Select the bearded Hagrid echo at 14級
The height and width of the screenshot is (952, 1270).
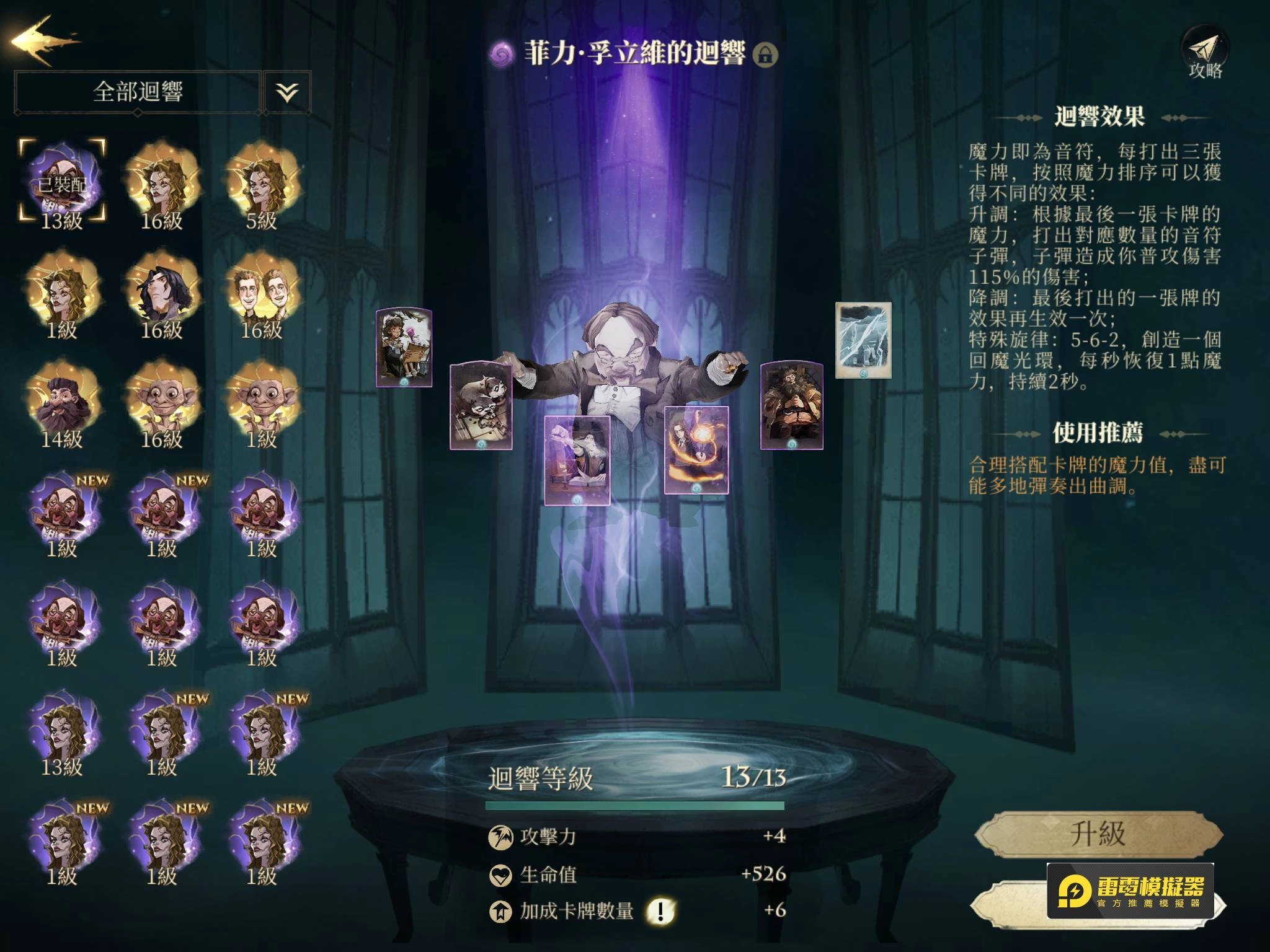tap(62, 402)
